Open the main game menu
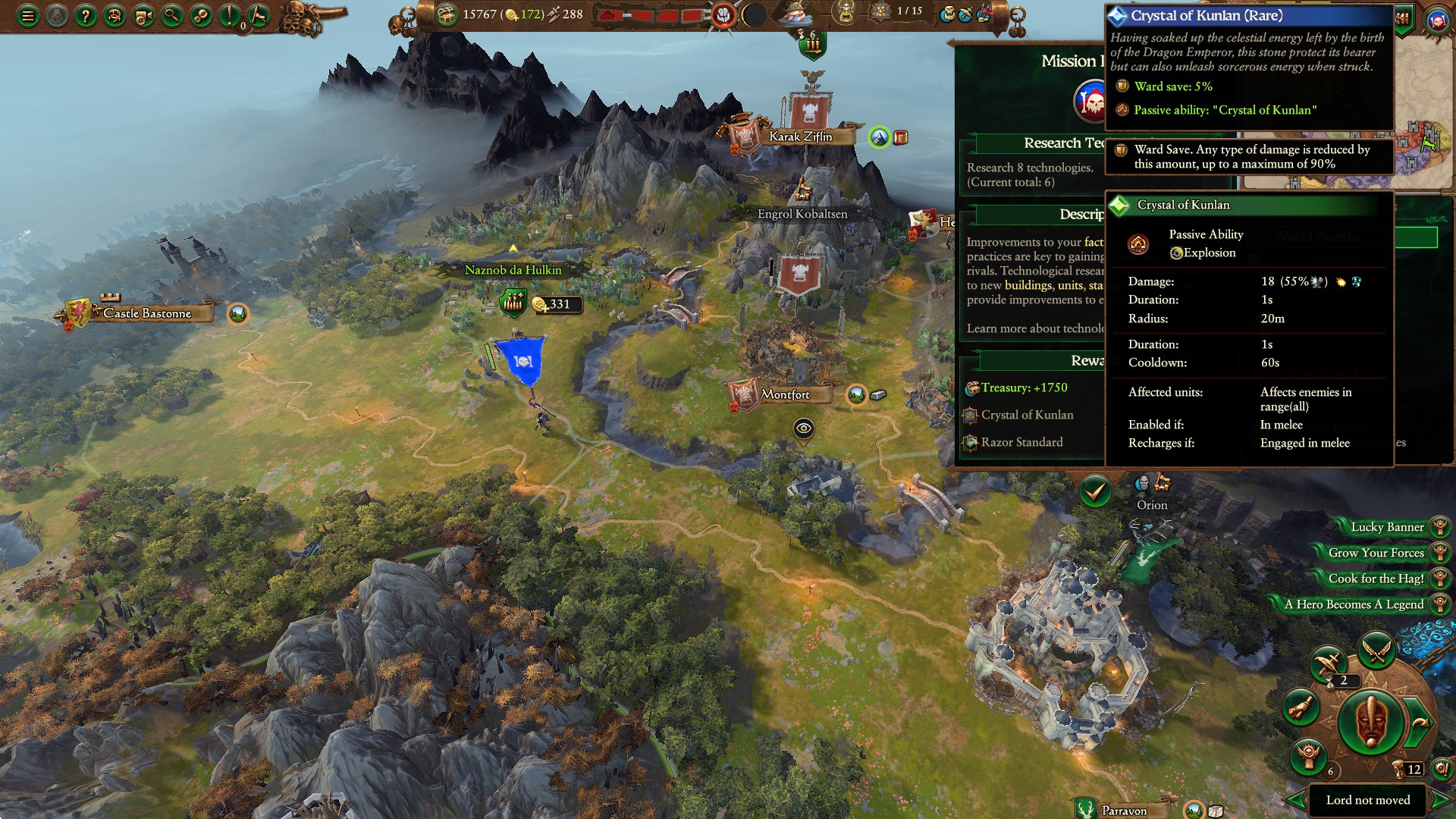Image resolution: width=1456 pixels, height=819 pixels. pos(28,15)
